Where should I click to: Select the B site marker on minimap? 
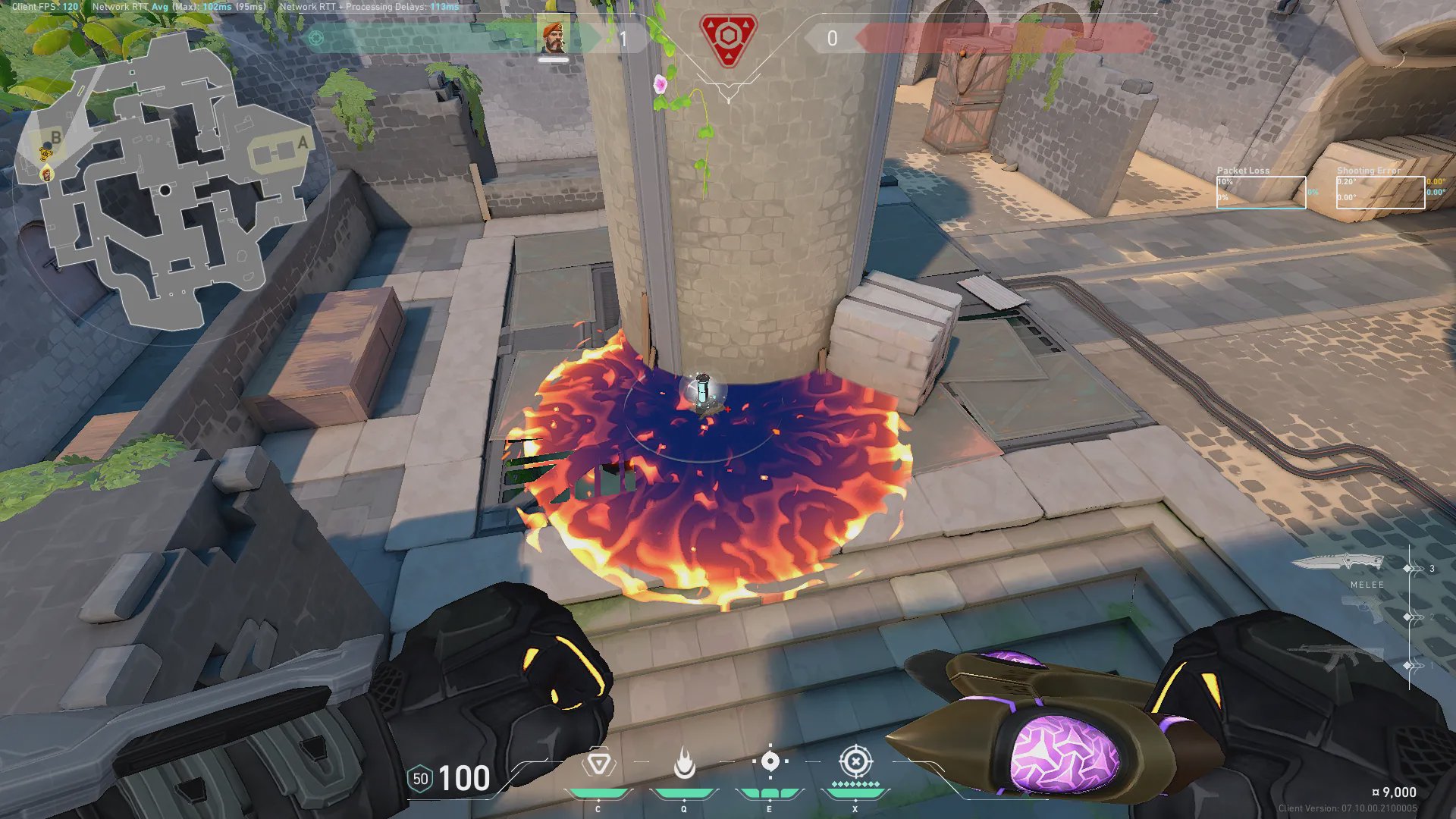pyautogui.click(x=55, y=138)
